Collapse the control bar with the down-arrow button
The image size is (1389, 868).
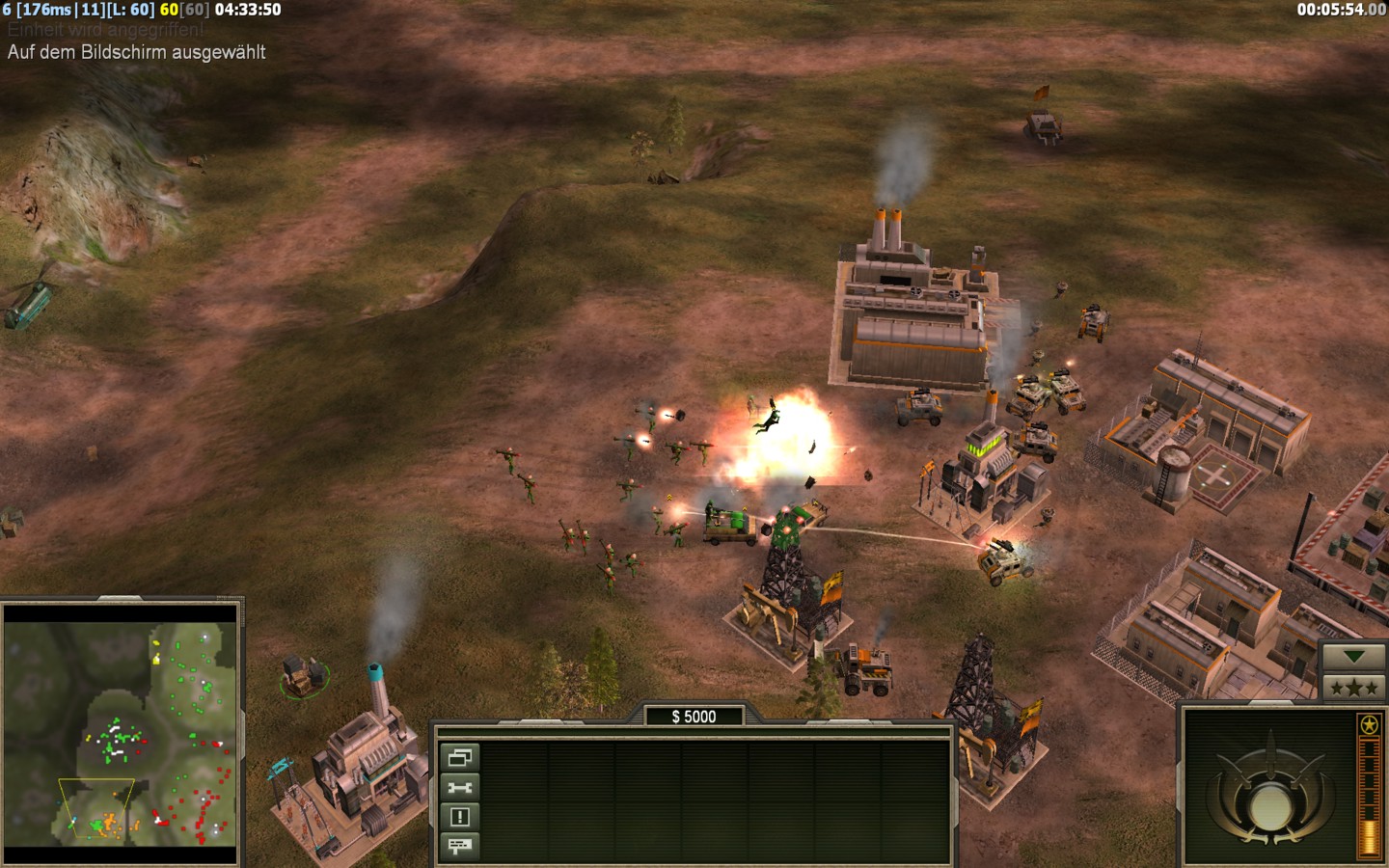click(x=1354, y=657)
